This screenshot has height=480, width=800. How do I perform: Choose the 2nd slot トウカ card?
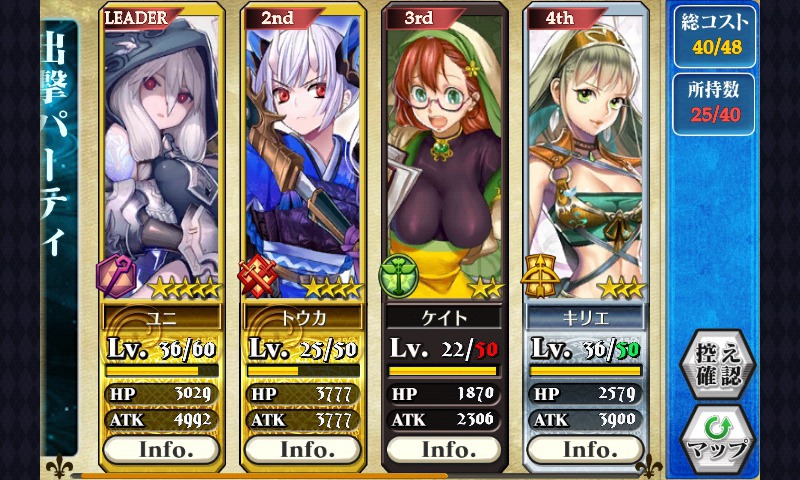click(304, 150)
